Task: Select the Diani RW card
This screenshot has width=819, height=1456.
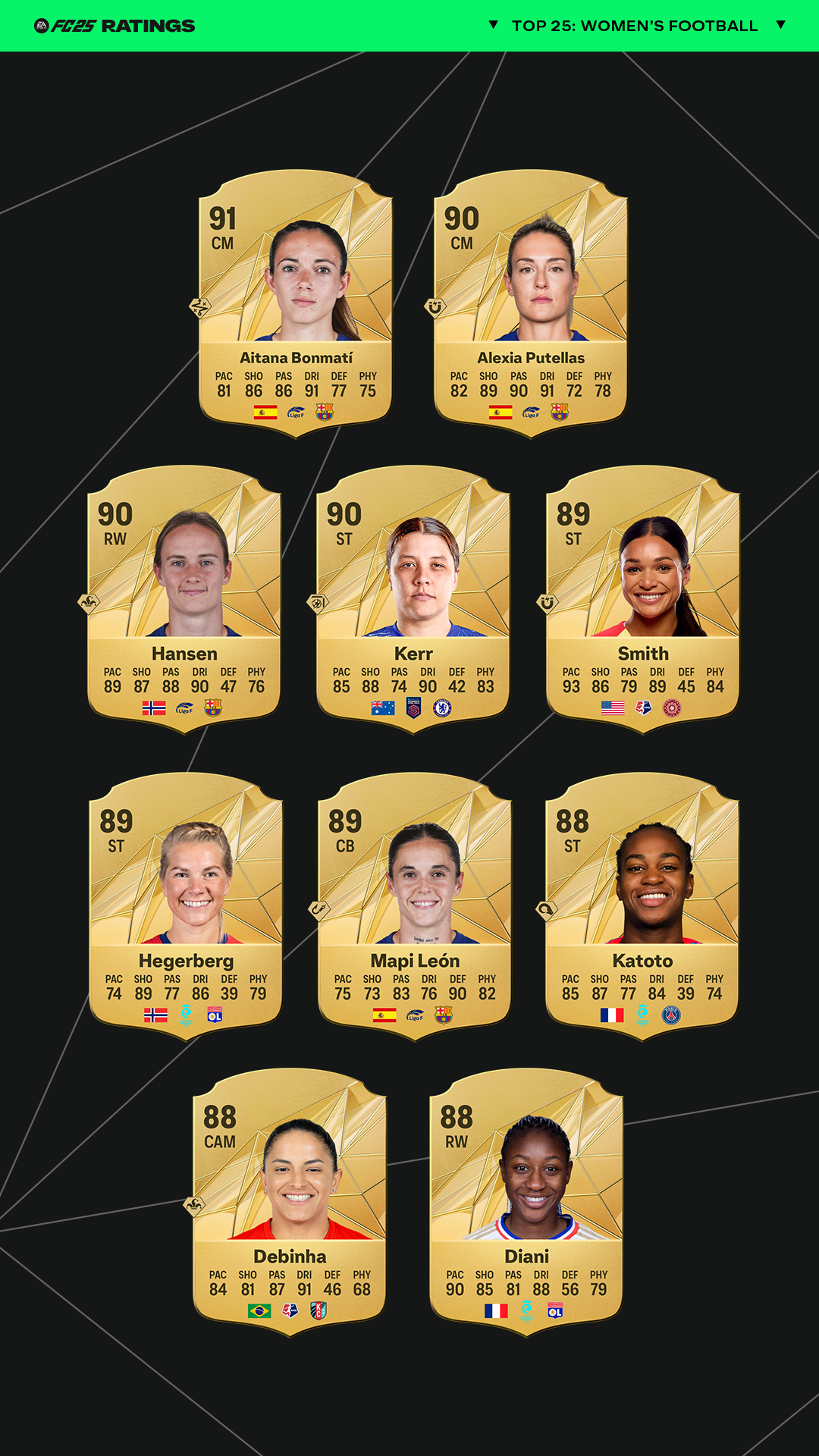Action: 526,1202
